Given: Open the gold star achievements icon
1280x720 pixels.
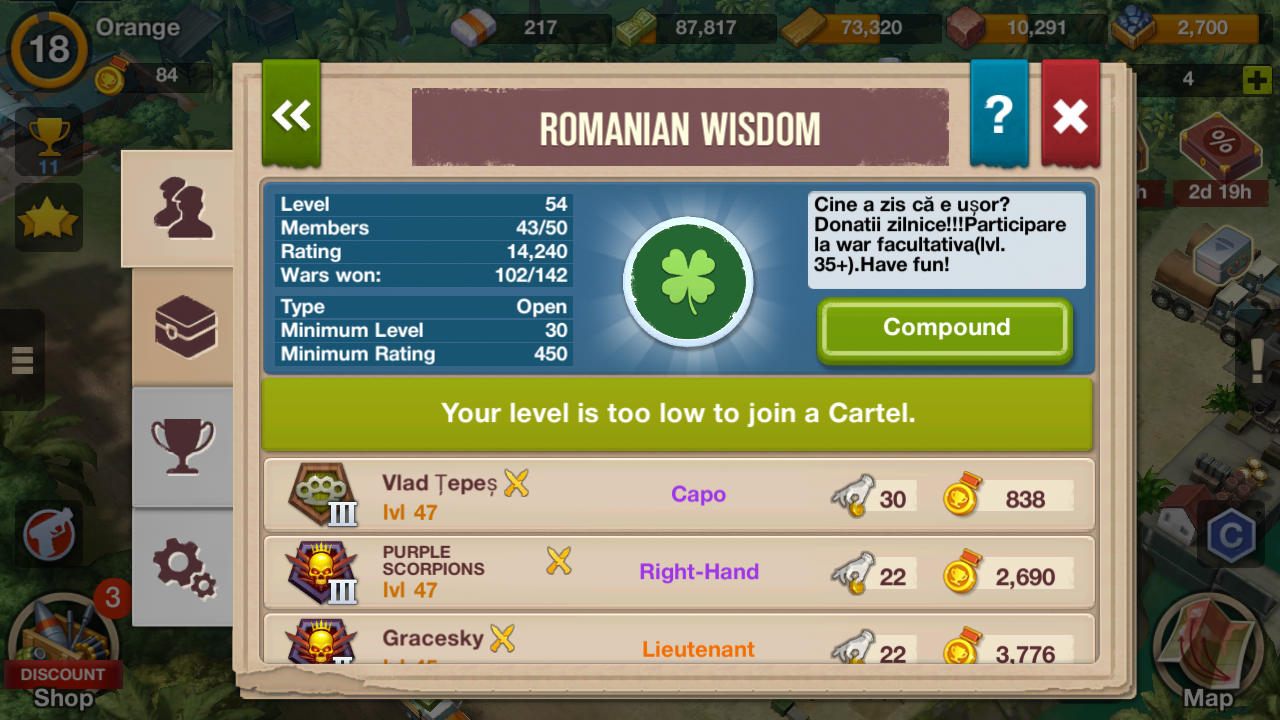Looking at the screenshot, I should [48, 218].
